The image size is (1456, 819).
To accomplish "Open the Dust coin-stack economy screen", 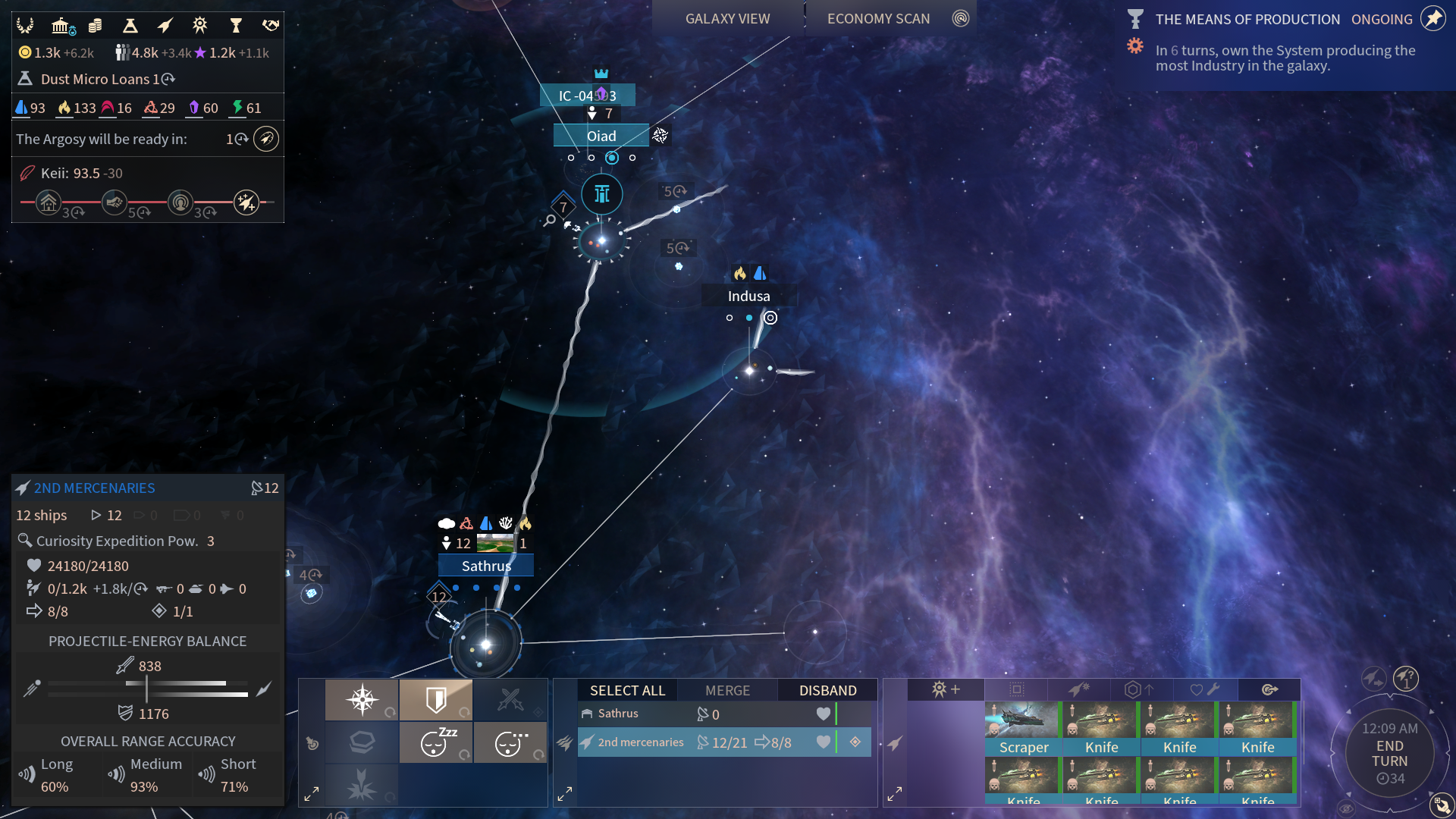I will click(95, 26).
